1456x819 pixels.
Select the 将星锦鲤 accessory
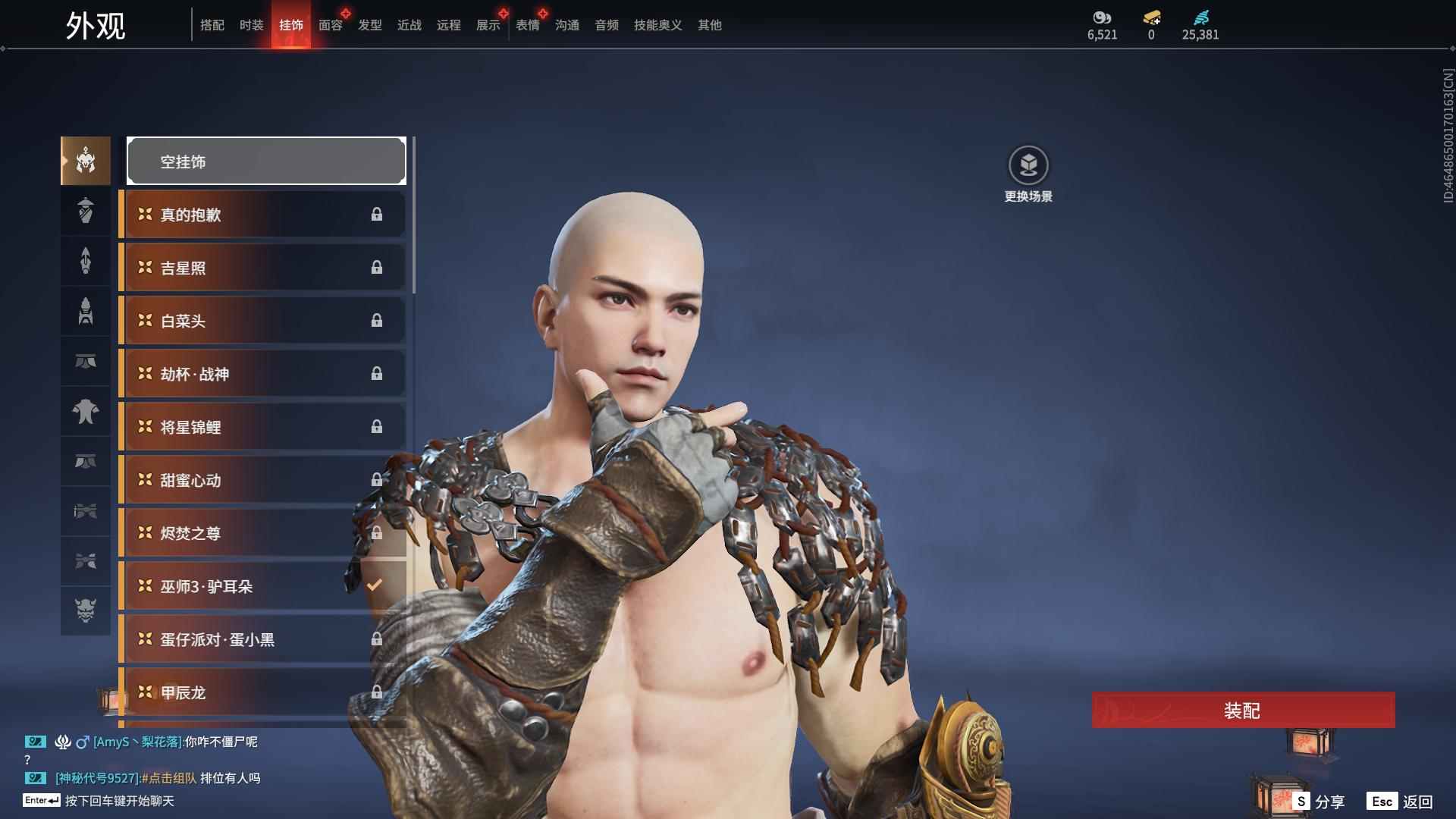(x=262, y=427)
